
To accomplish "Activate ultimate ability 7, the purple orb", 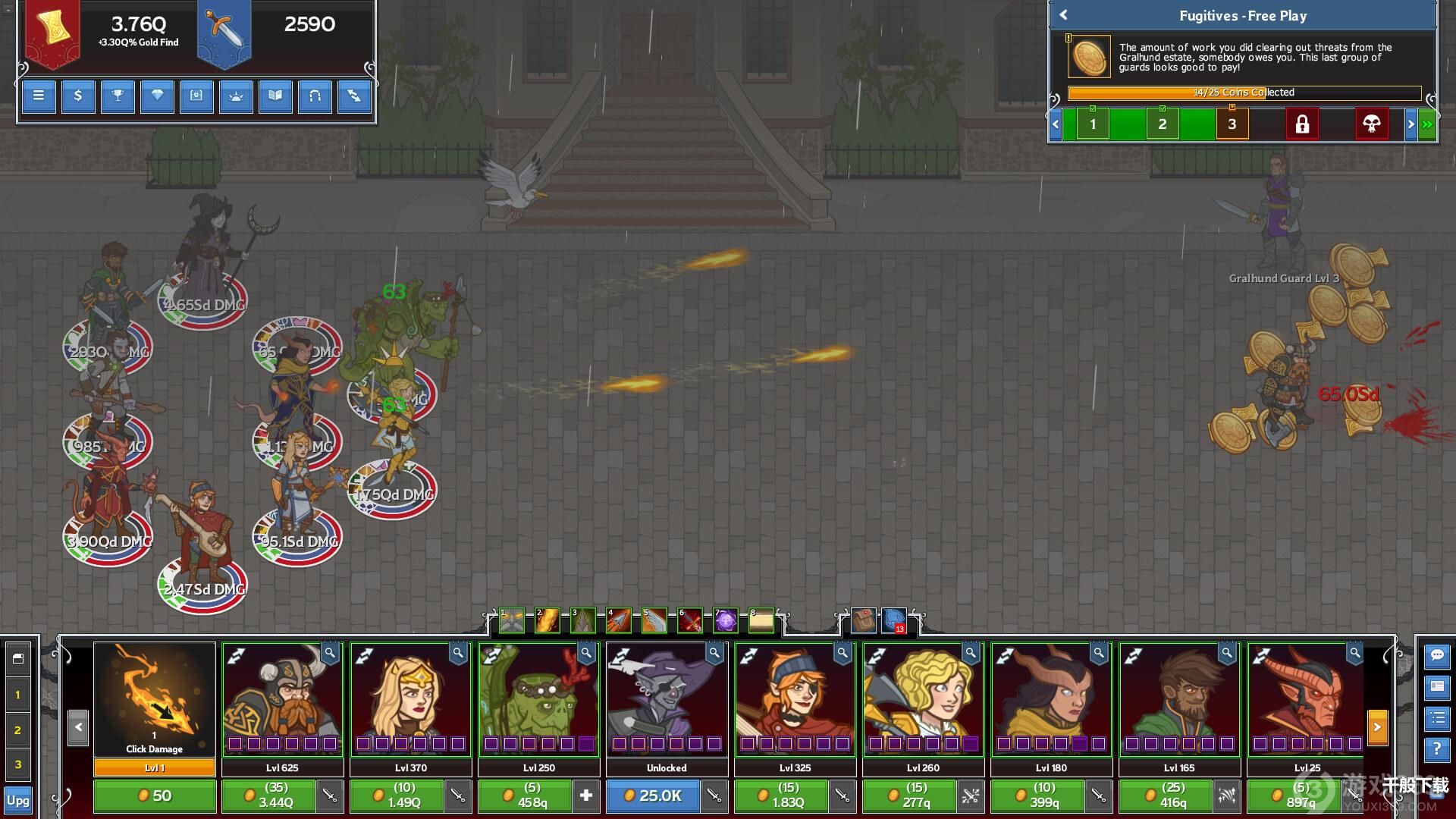I will click(726, 621).
